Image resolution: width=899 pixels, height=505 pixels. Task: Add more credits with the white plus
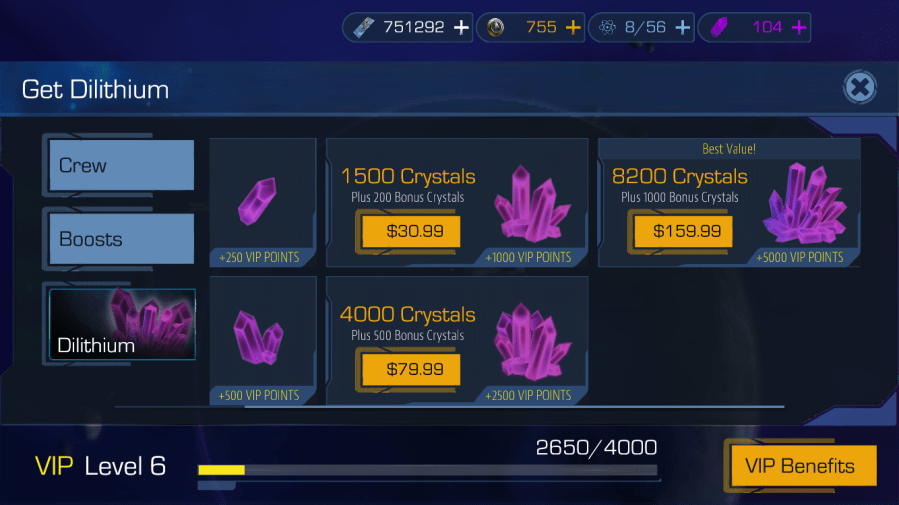point(461,28)
